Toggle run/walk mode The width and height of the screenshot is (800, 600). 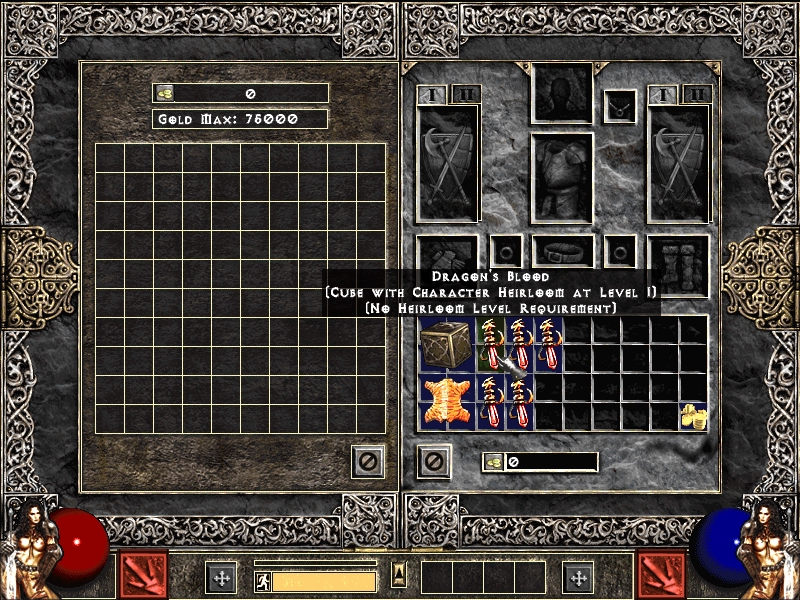click(x=263, y=580)
